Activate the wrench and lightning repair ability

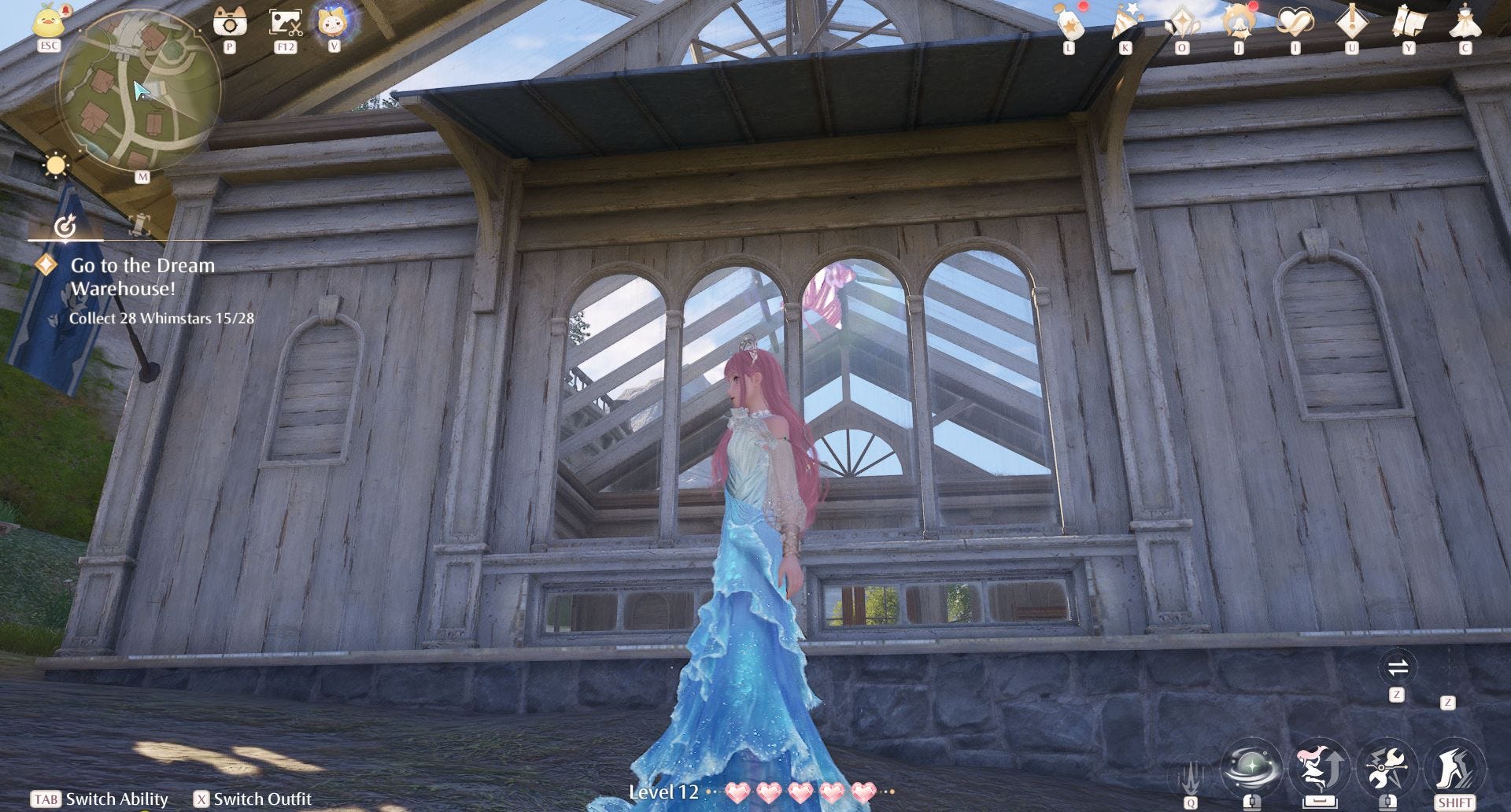coord(1387,767)
